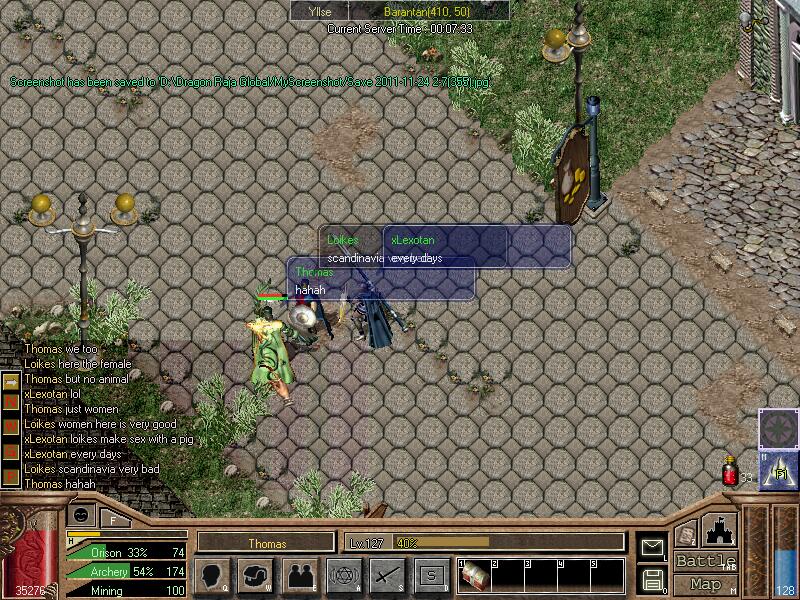Open the crossed swords combat button
800x600 pixels.
point(387,575)
